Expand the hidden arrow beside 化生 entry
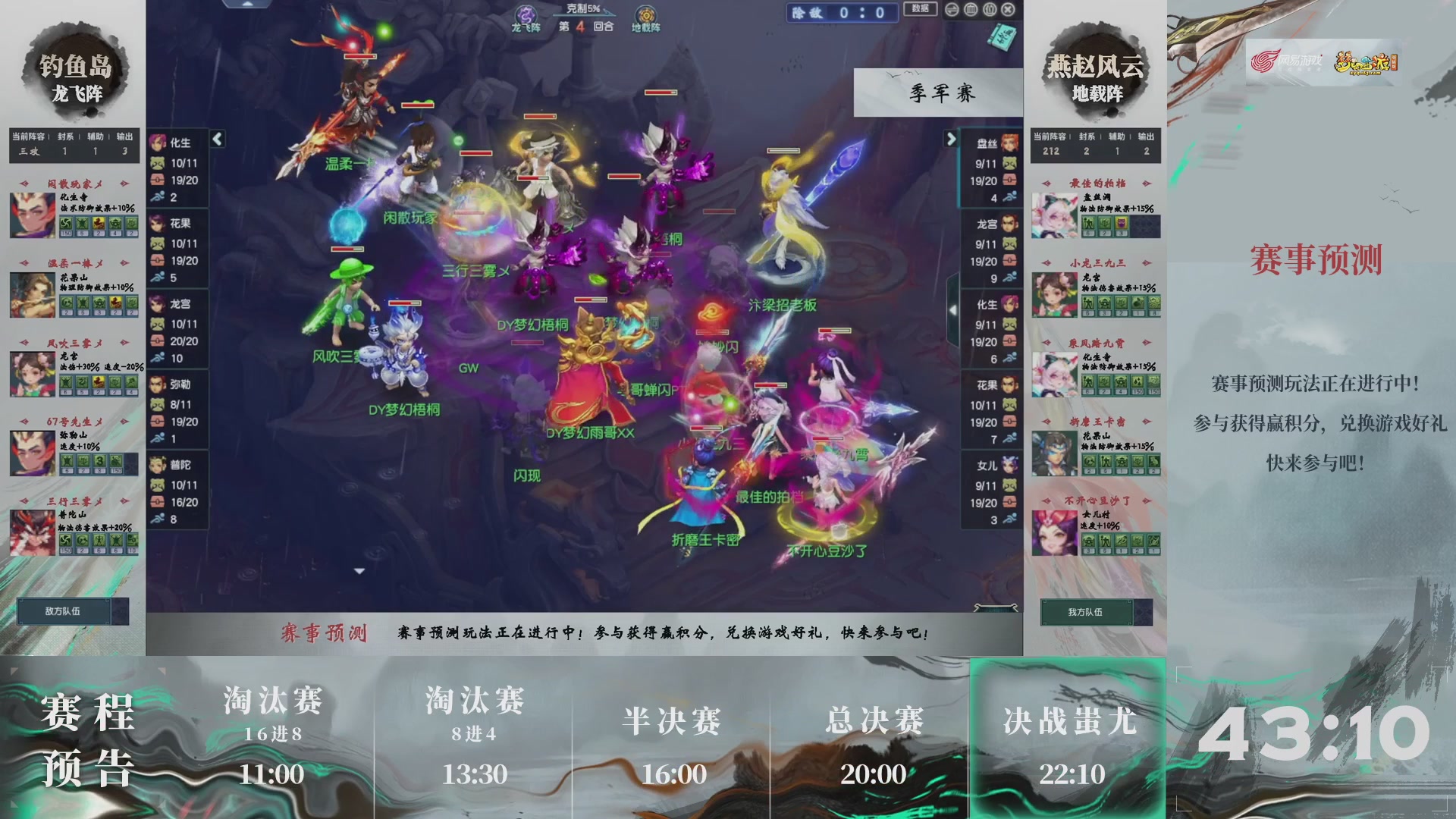 tap(954, 309)
